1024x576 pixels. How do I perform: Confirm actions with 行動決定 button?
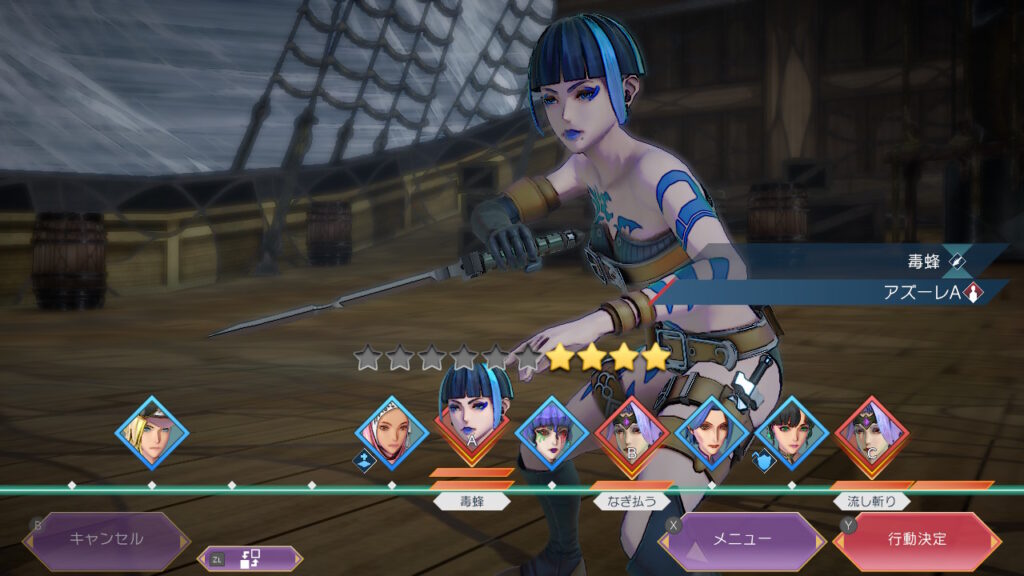tap(917, 540)
